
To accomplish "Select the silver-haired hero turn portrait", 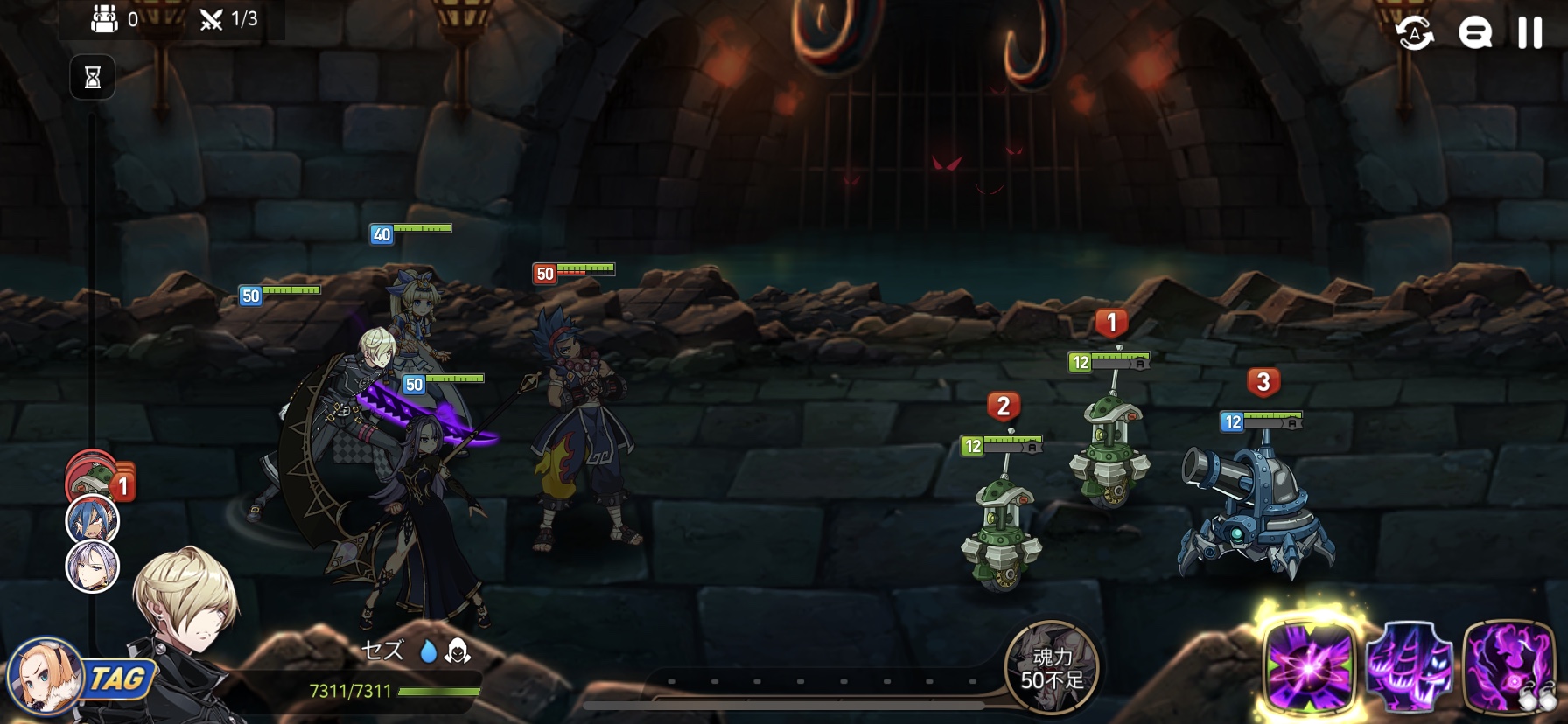I will pos(93,566).
